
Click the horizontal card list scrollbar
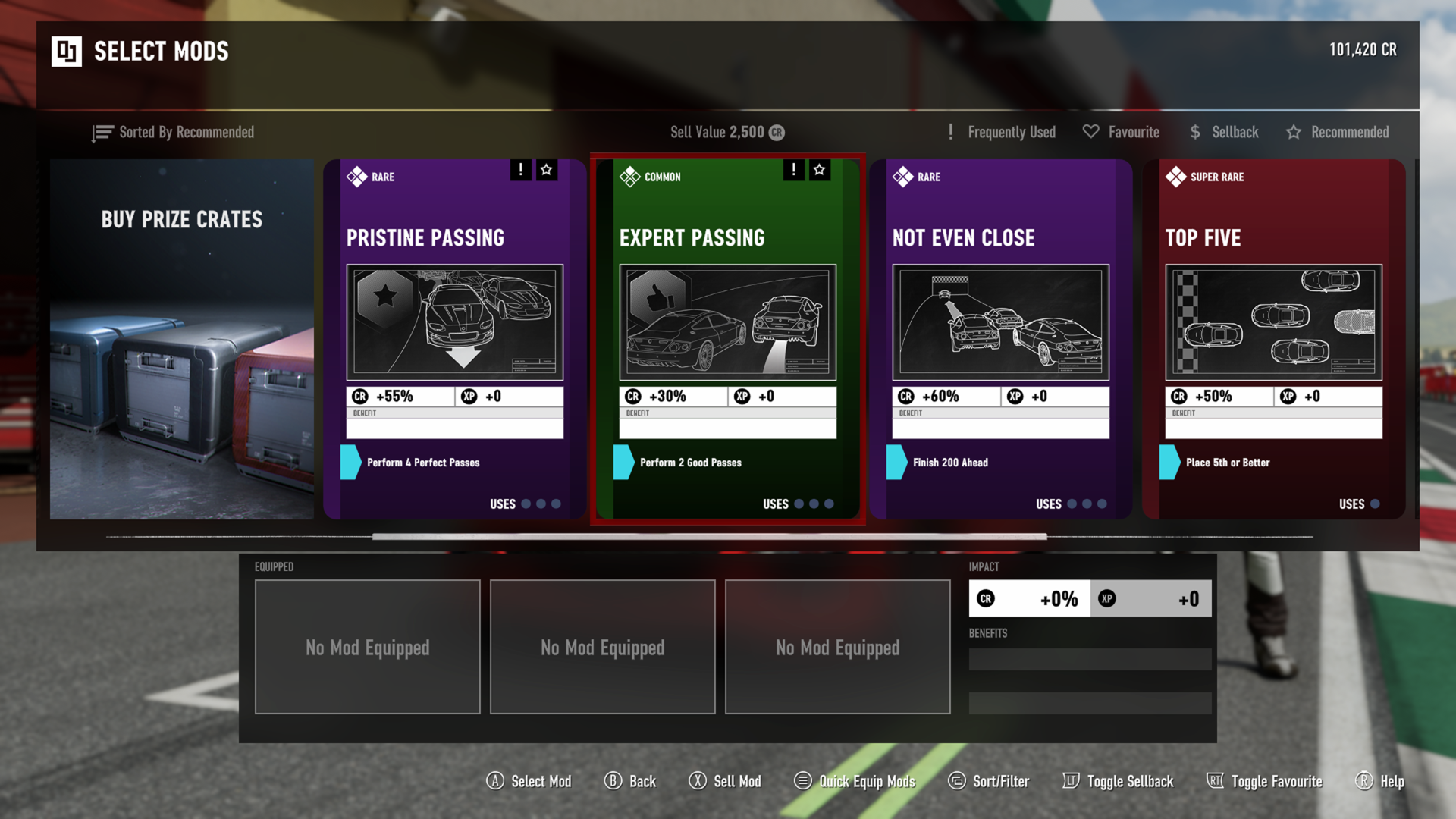709,536
